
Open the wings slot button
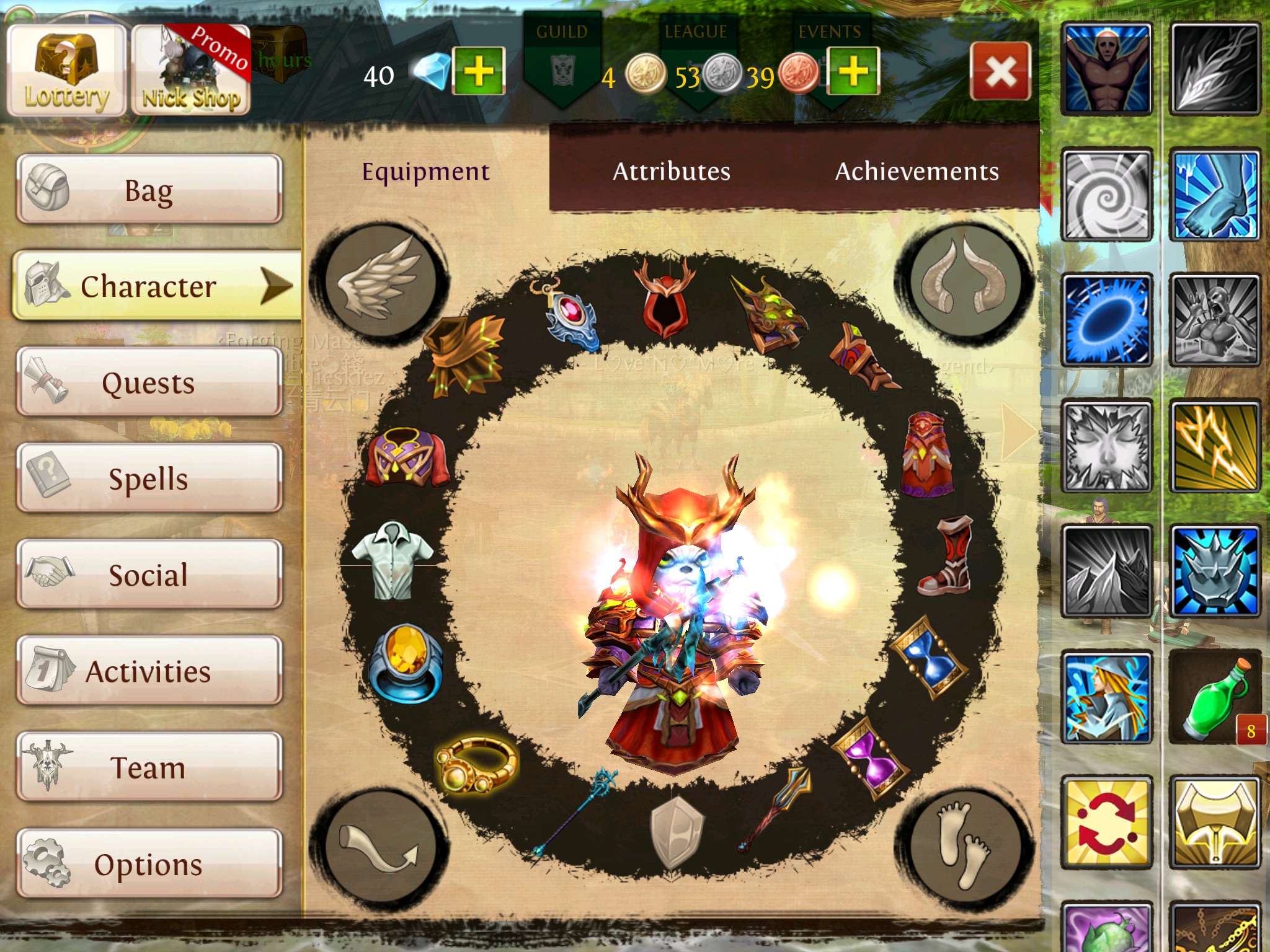(380, 279)
